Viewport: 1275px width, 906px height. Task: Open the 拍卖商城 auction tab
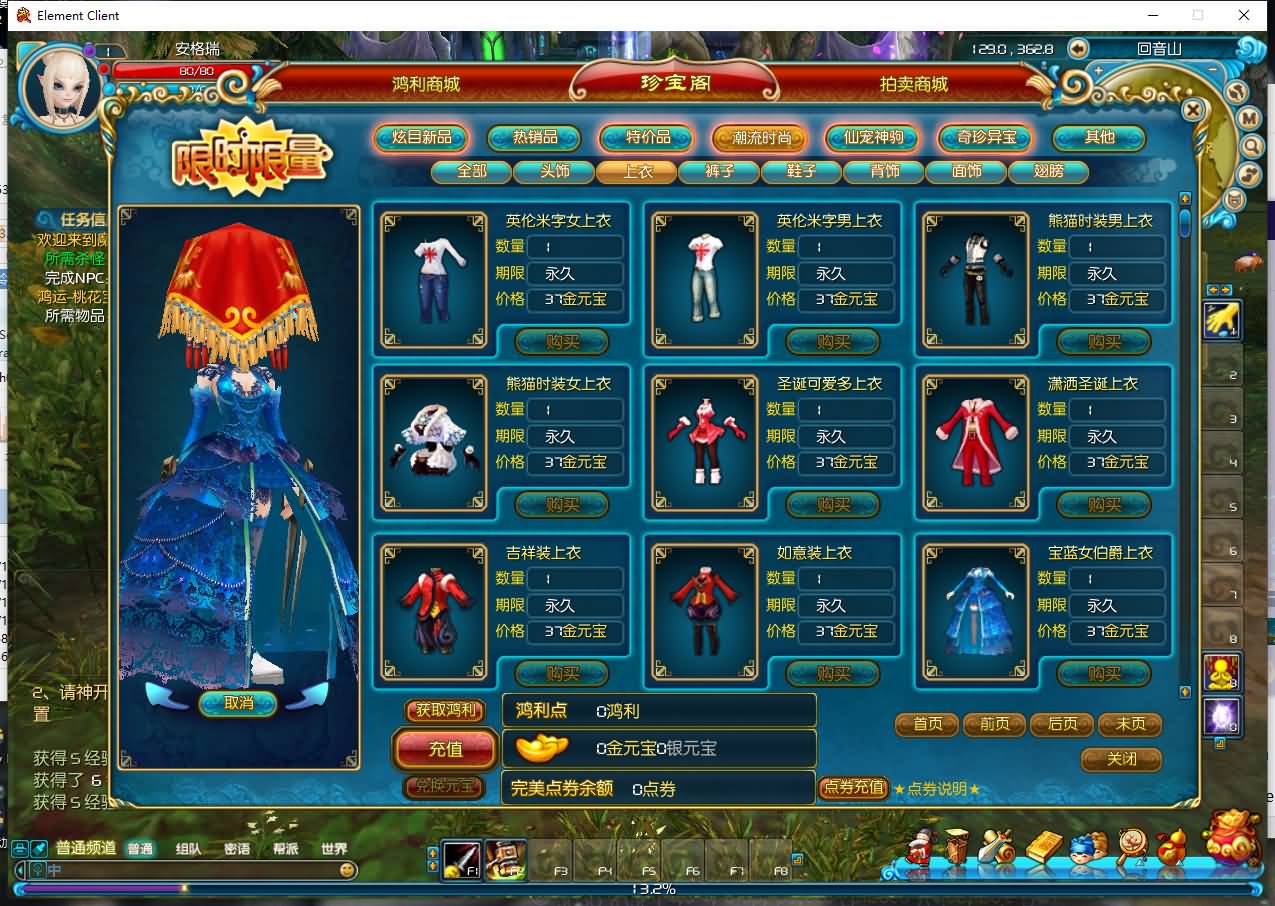(913, 84)
